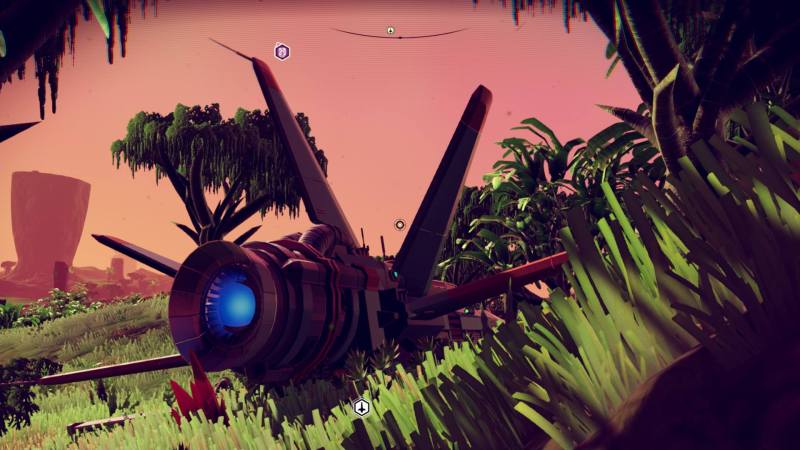Screen dimensions: 800x450
Task: Select the purple hexagon waypoint marker
Action: [282, 52]
